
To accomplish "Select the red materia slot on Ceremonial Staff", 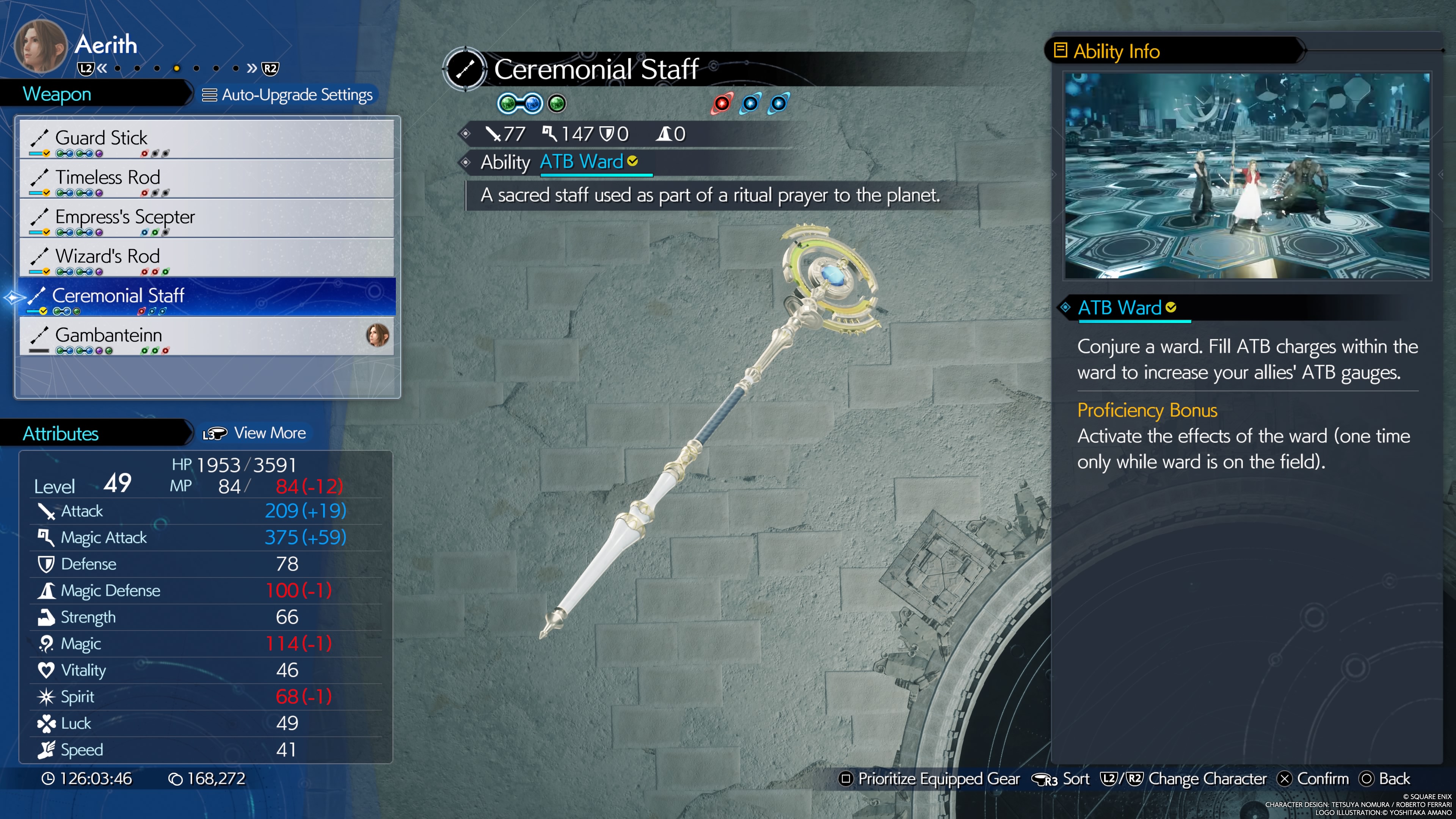I will 722,104.
